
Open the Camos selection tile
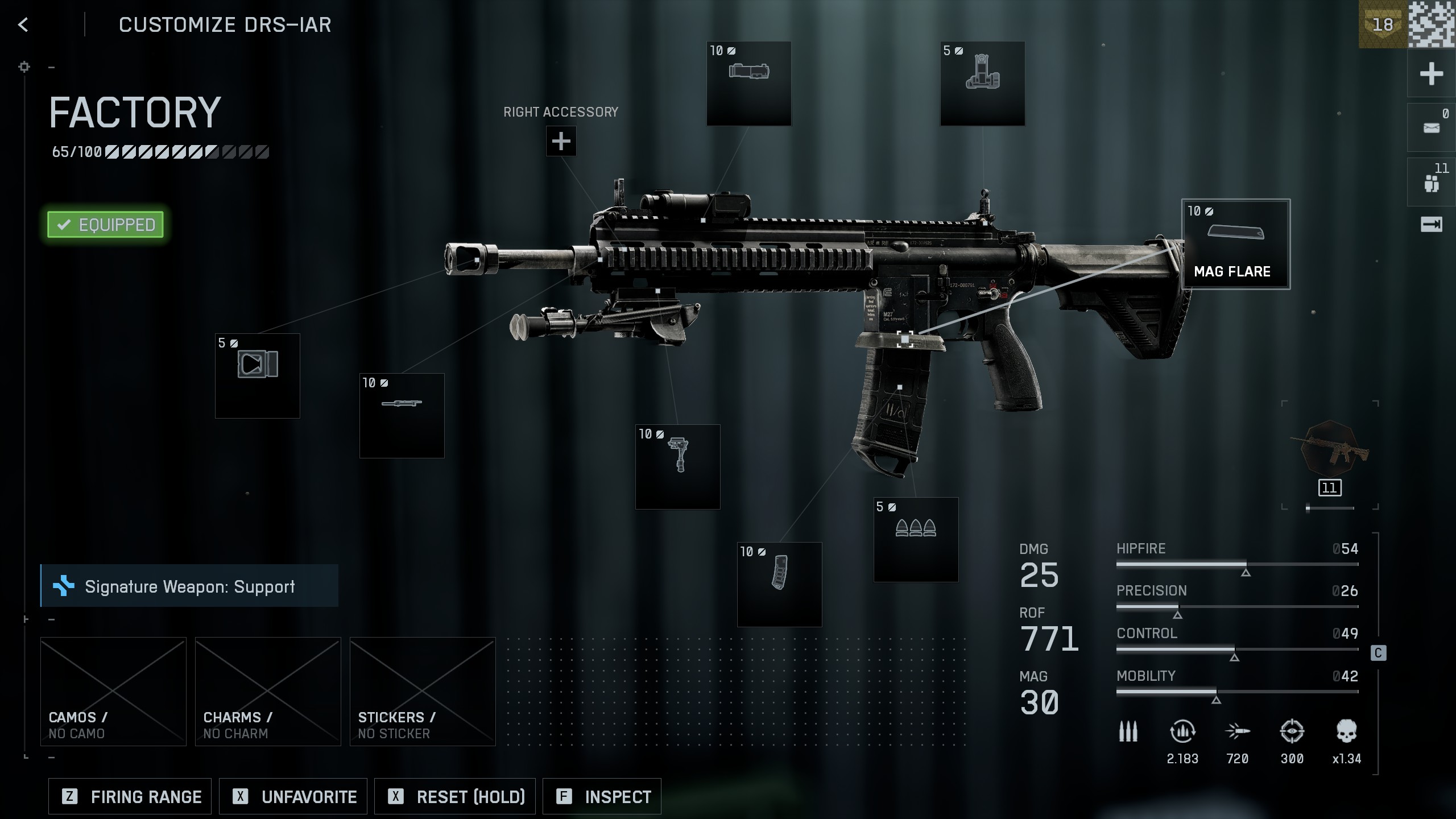click(x=113, y=691)
